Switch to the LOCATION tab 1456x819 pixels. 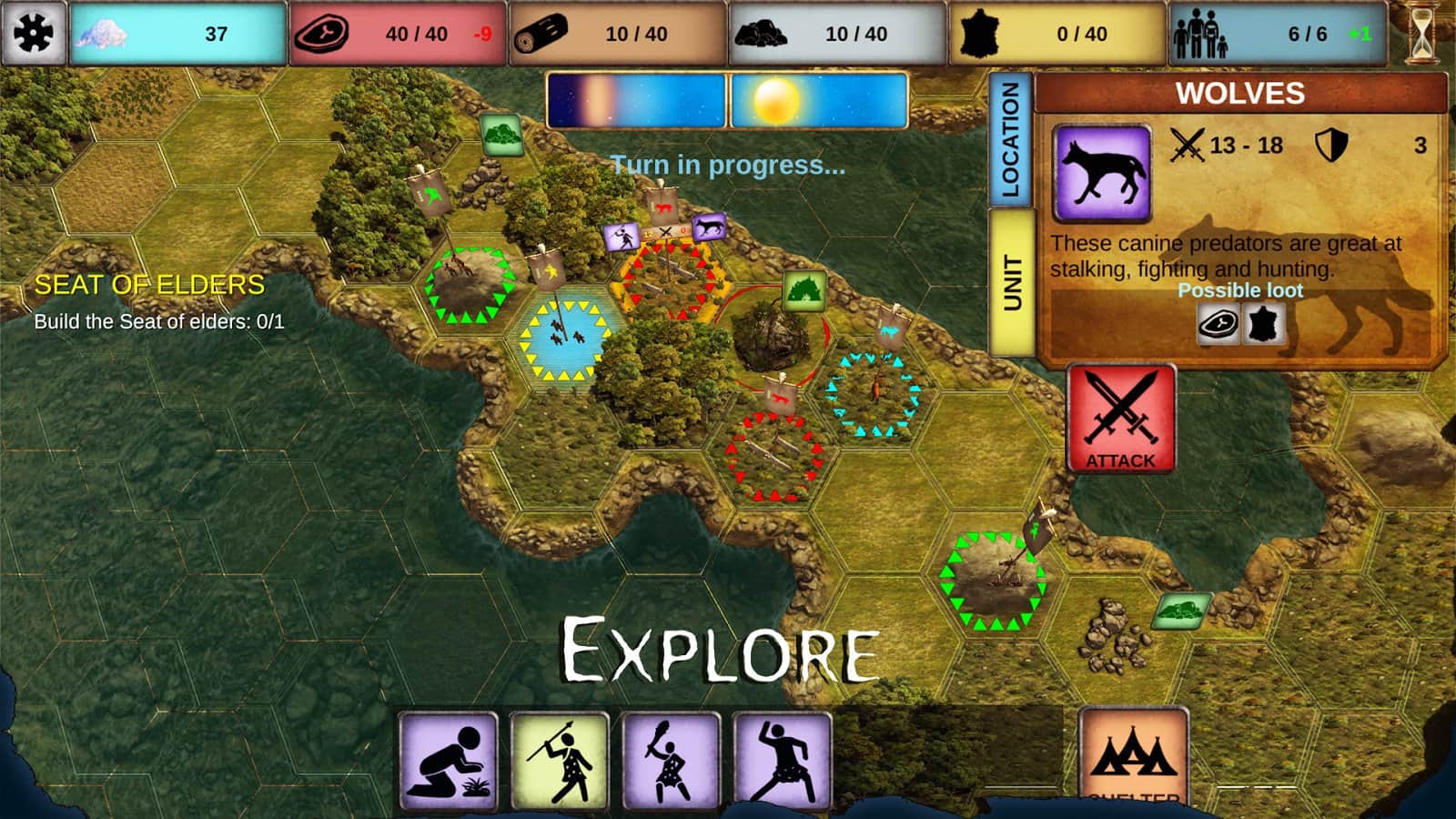1011,140
